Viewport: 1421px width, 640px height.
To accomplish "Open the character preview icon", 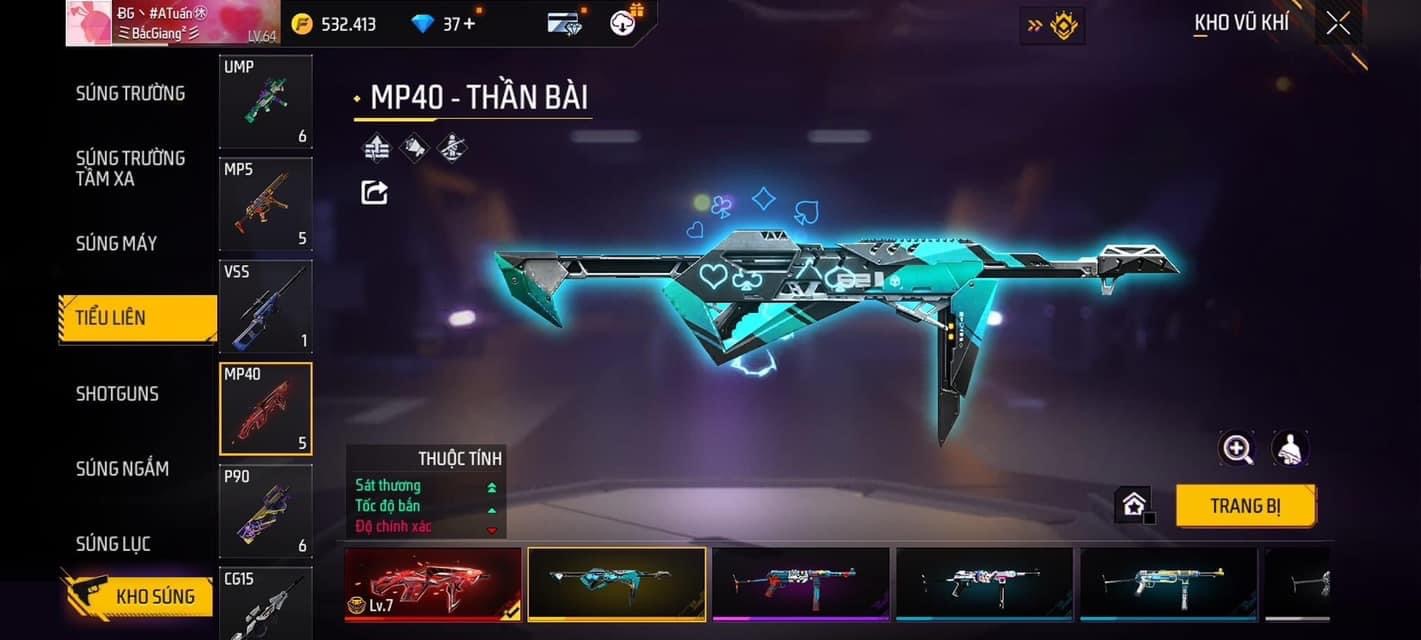I will pyautogui.click(x=1291, y=449).
